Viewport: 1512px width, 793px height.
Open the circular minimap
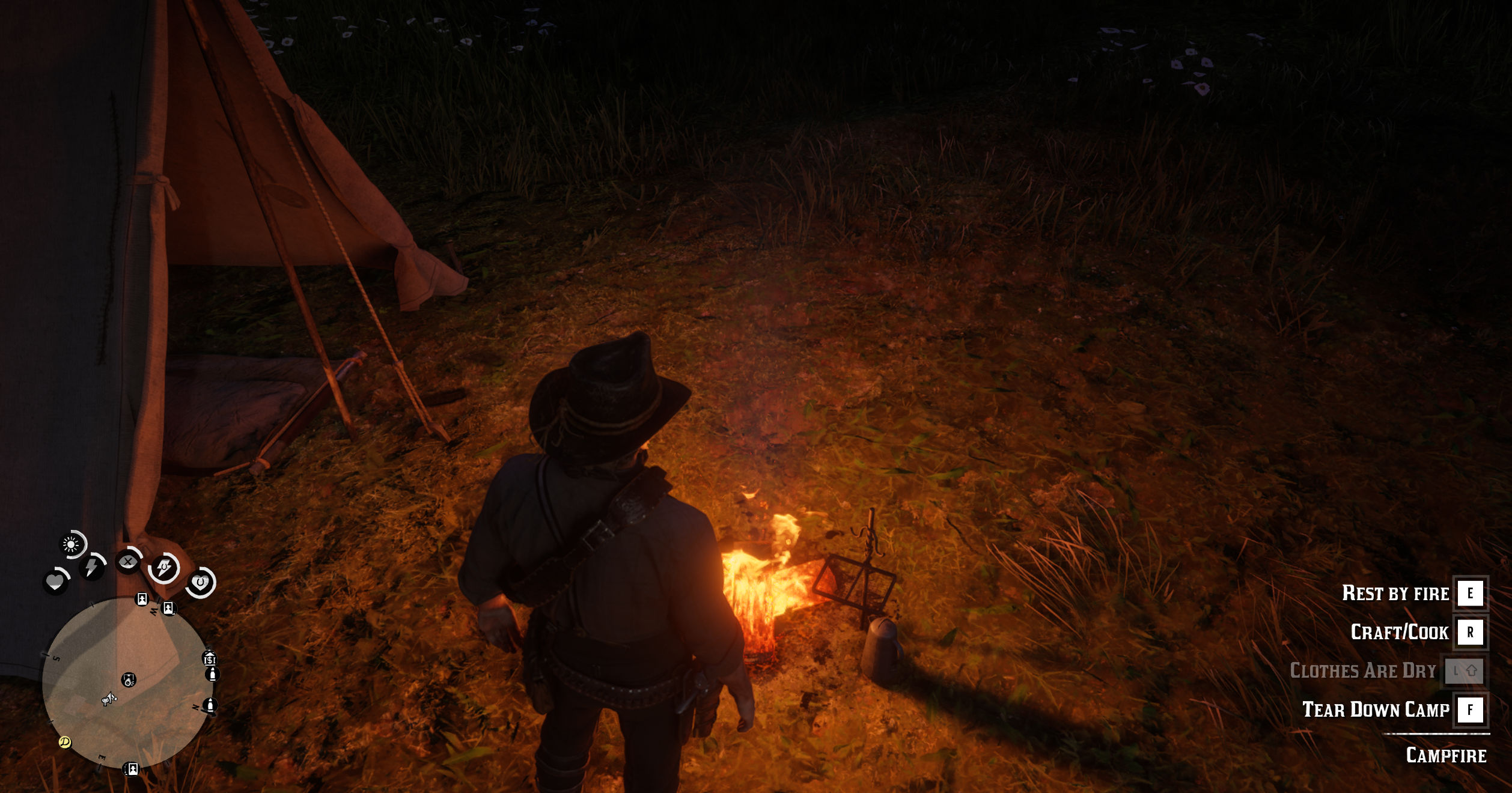tap(126, 682)
